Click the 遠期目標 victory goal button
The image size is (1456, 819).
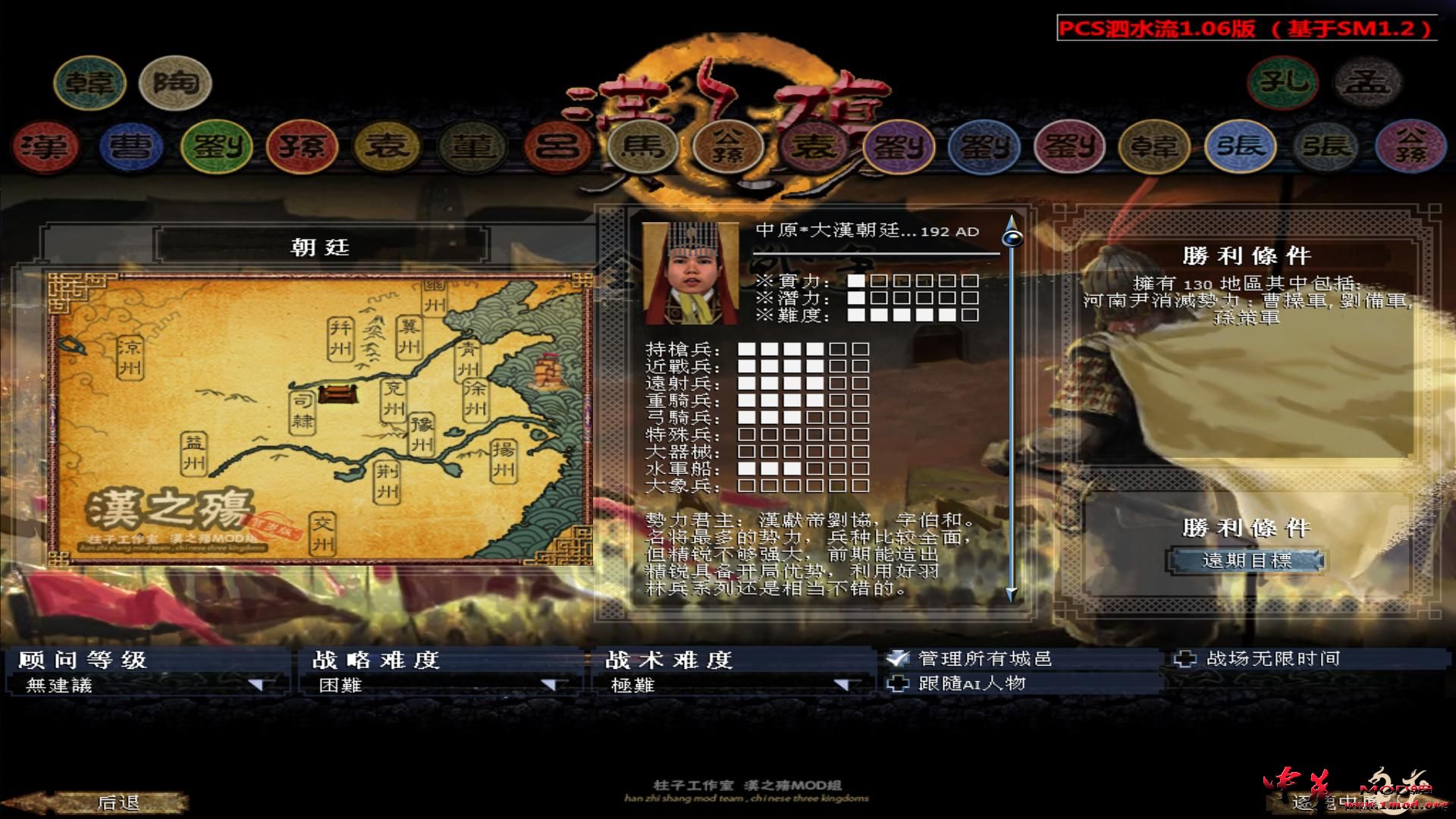pos(1244,561)
